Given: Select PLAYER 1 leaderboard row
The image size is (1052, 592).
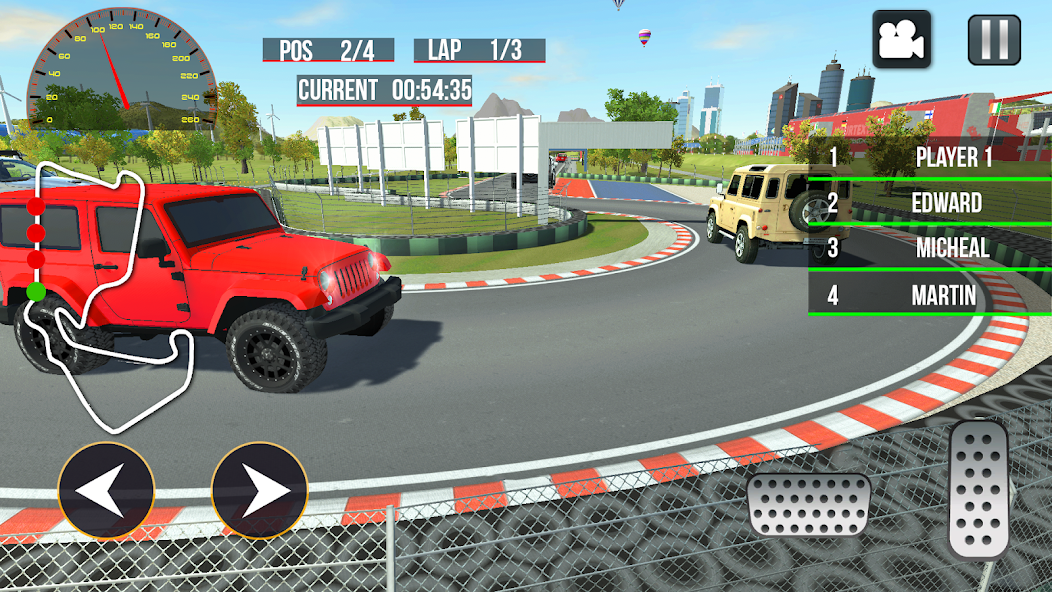Looking at the screenshot, I should coord(929,158).
